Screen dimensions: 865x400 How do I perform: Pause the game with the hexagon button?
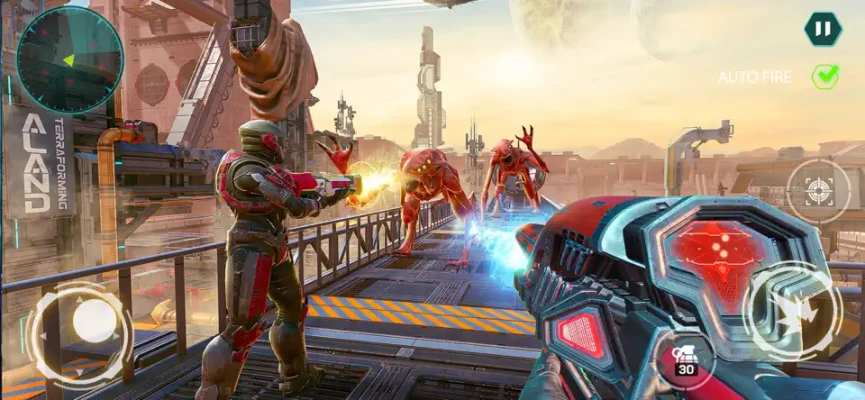822,29
